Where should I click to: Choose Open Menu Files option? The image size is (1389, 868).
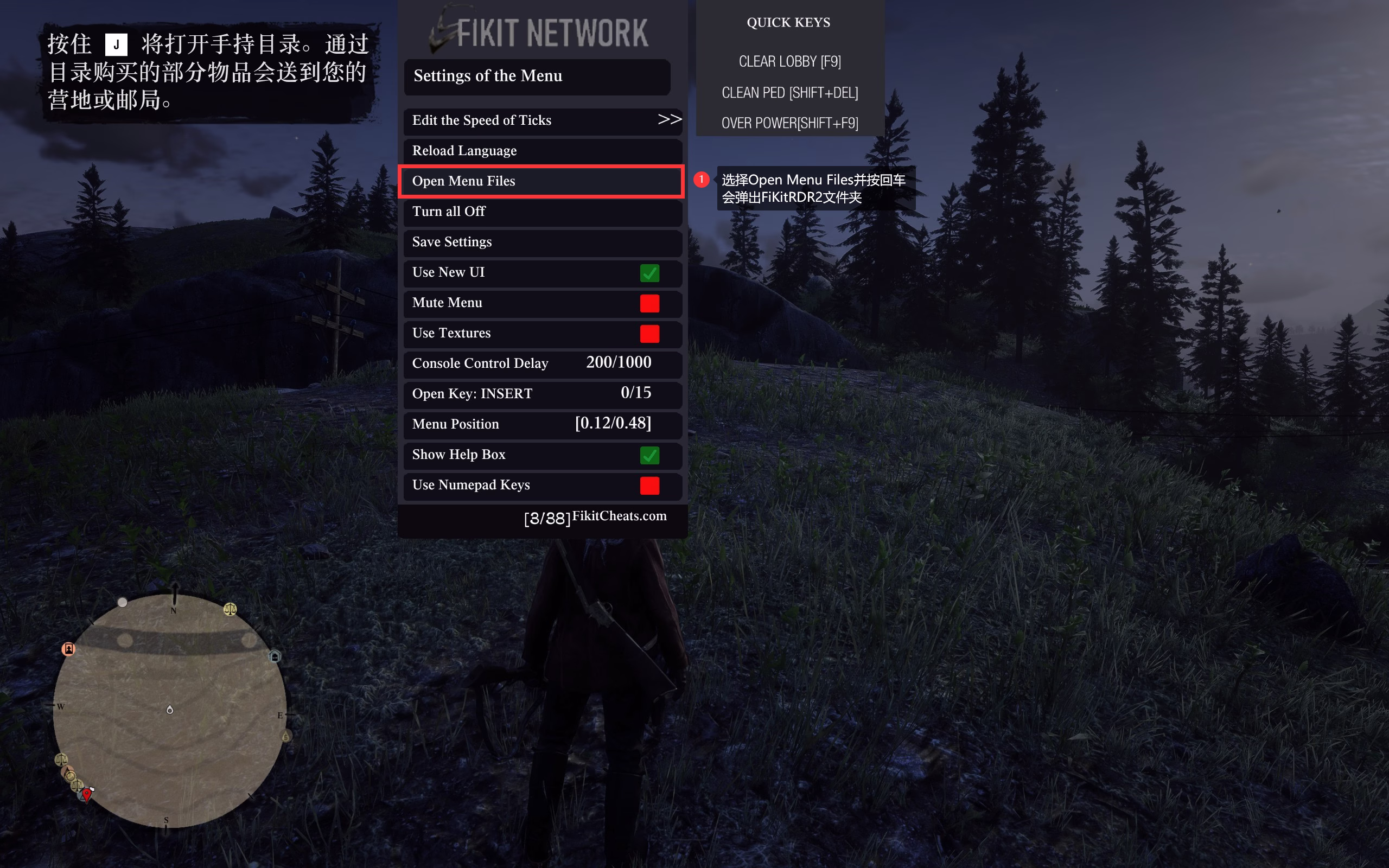tap(543, 181)
